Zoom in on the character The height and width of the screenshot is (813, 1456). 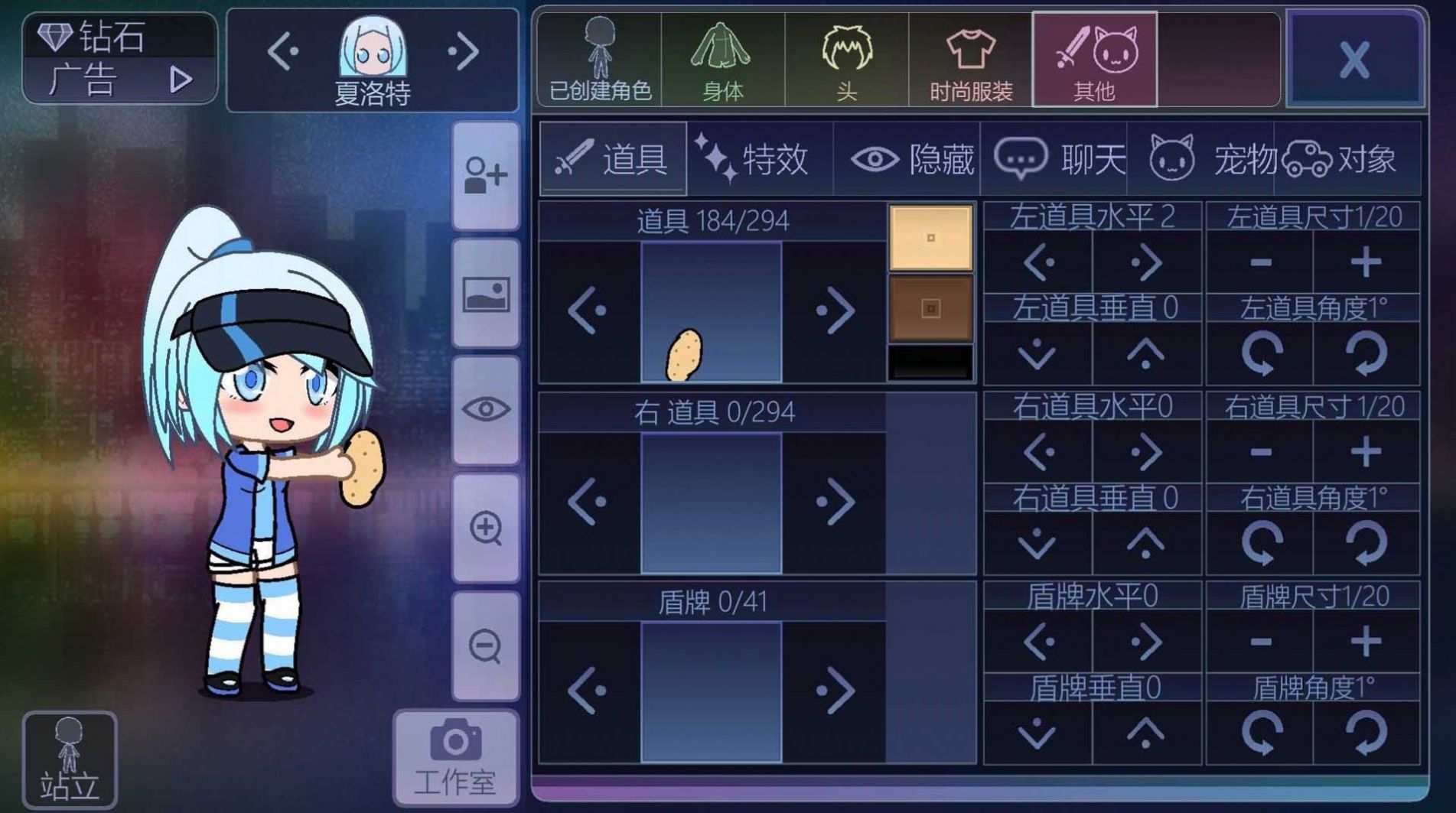tap(487, 528)
